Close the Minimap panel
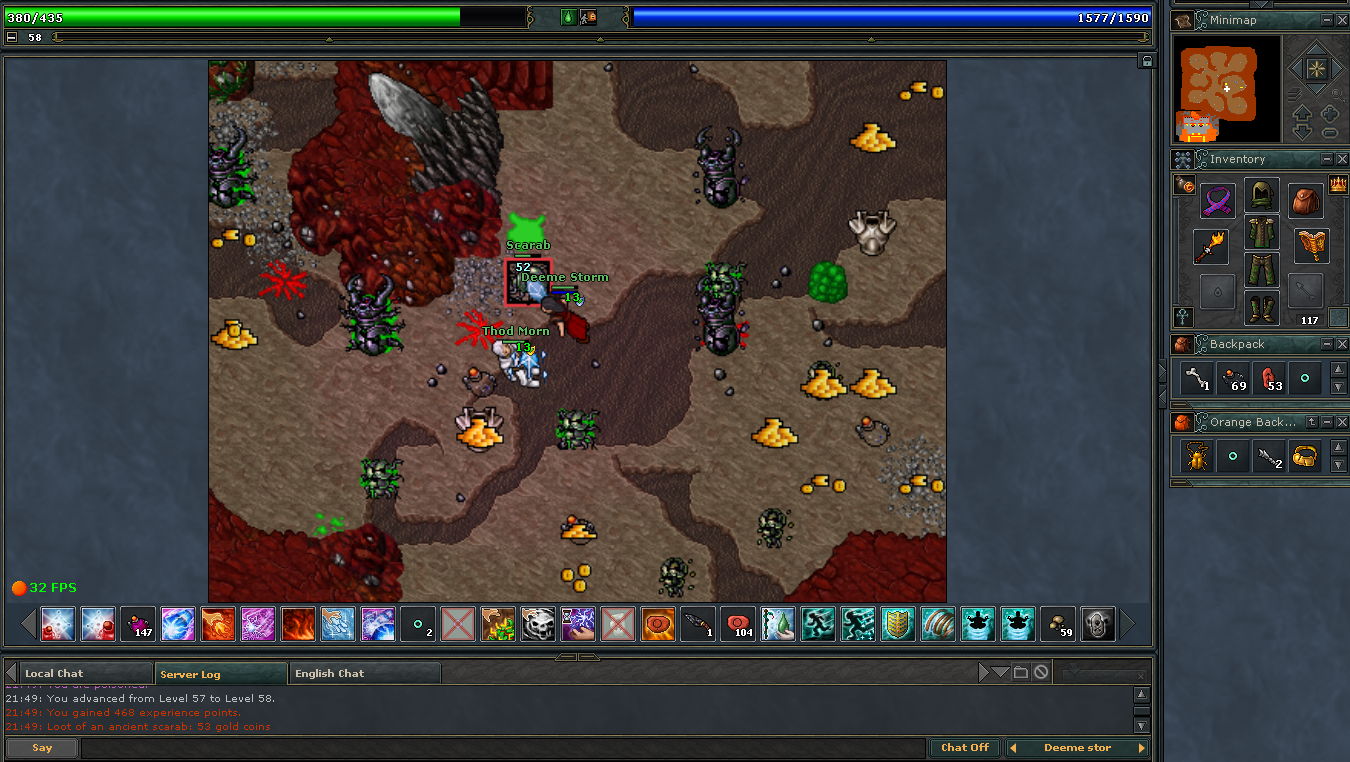Viewport: 1350px width, 762px height. (1342, 20)
